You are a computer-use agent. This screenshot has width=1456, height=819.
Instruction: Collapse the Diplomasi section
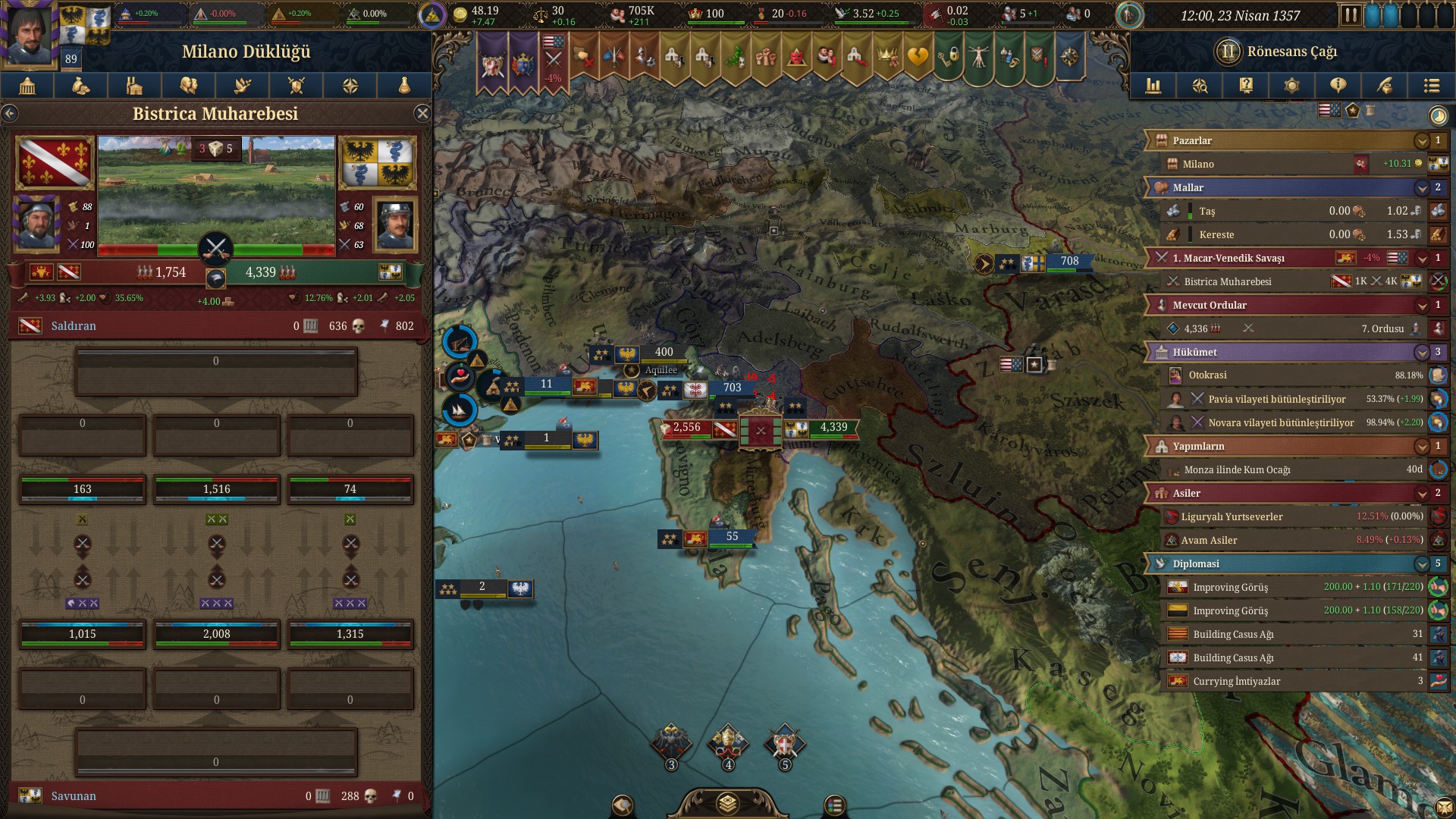pyautogui.click(x=1422, y=564)
